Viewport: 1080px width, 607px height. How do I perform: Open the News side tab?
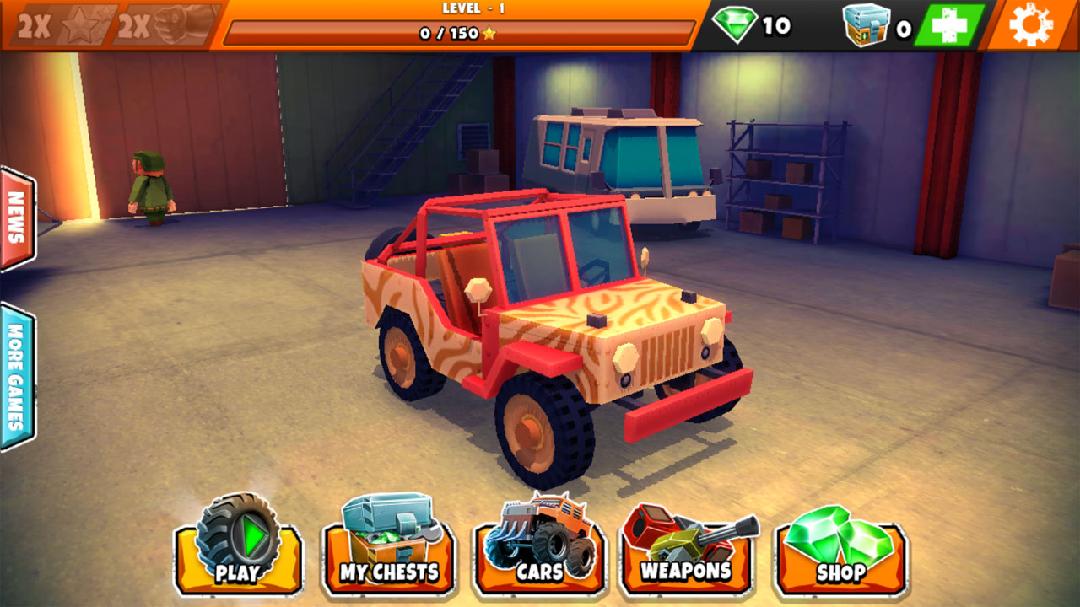point(16,217)
